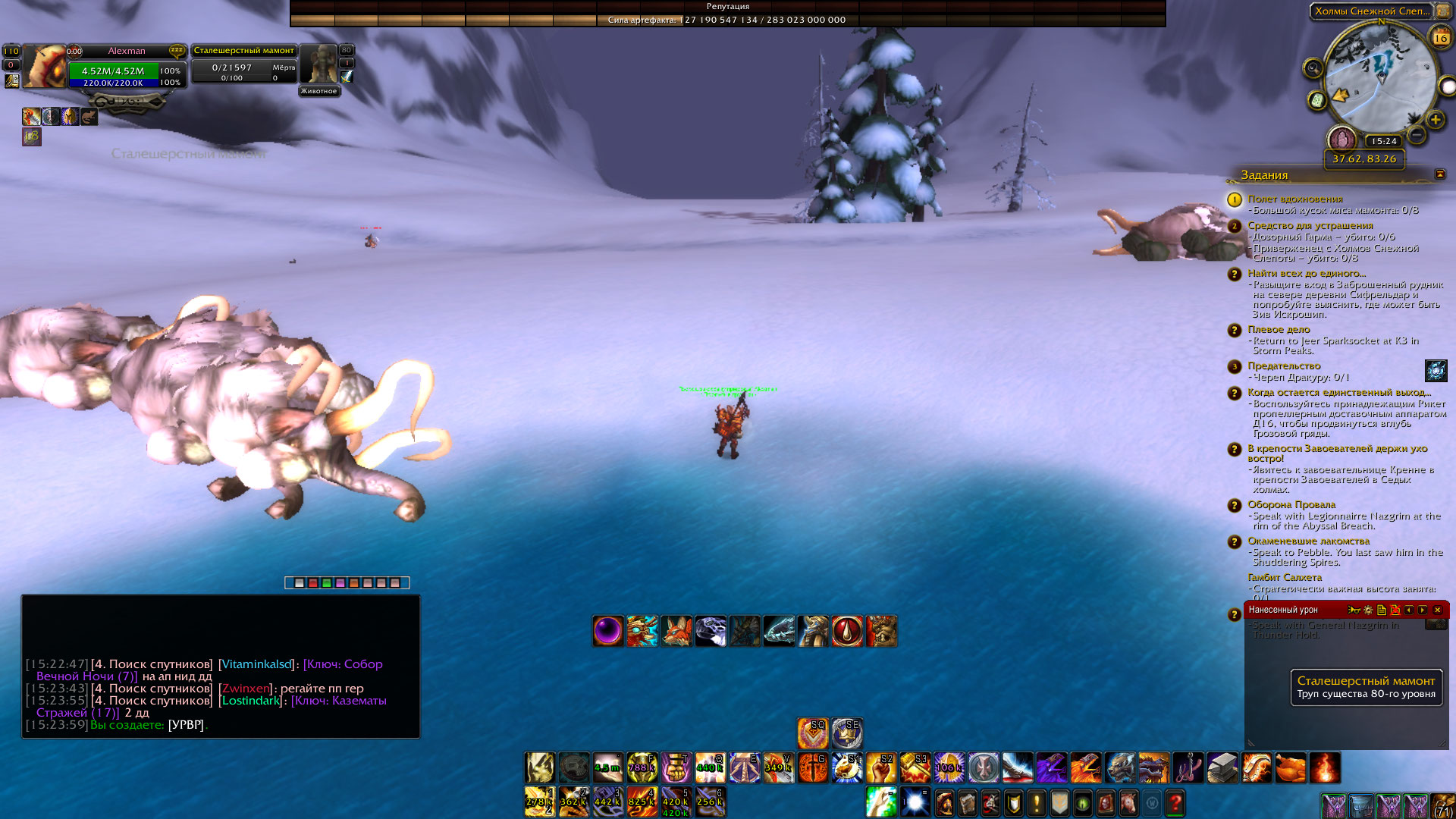Click player link Vitaminkalsd in chat

(x=256, y=664)
